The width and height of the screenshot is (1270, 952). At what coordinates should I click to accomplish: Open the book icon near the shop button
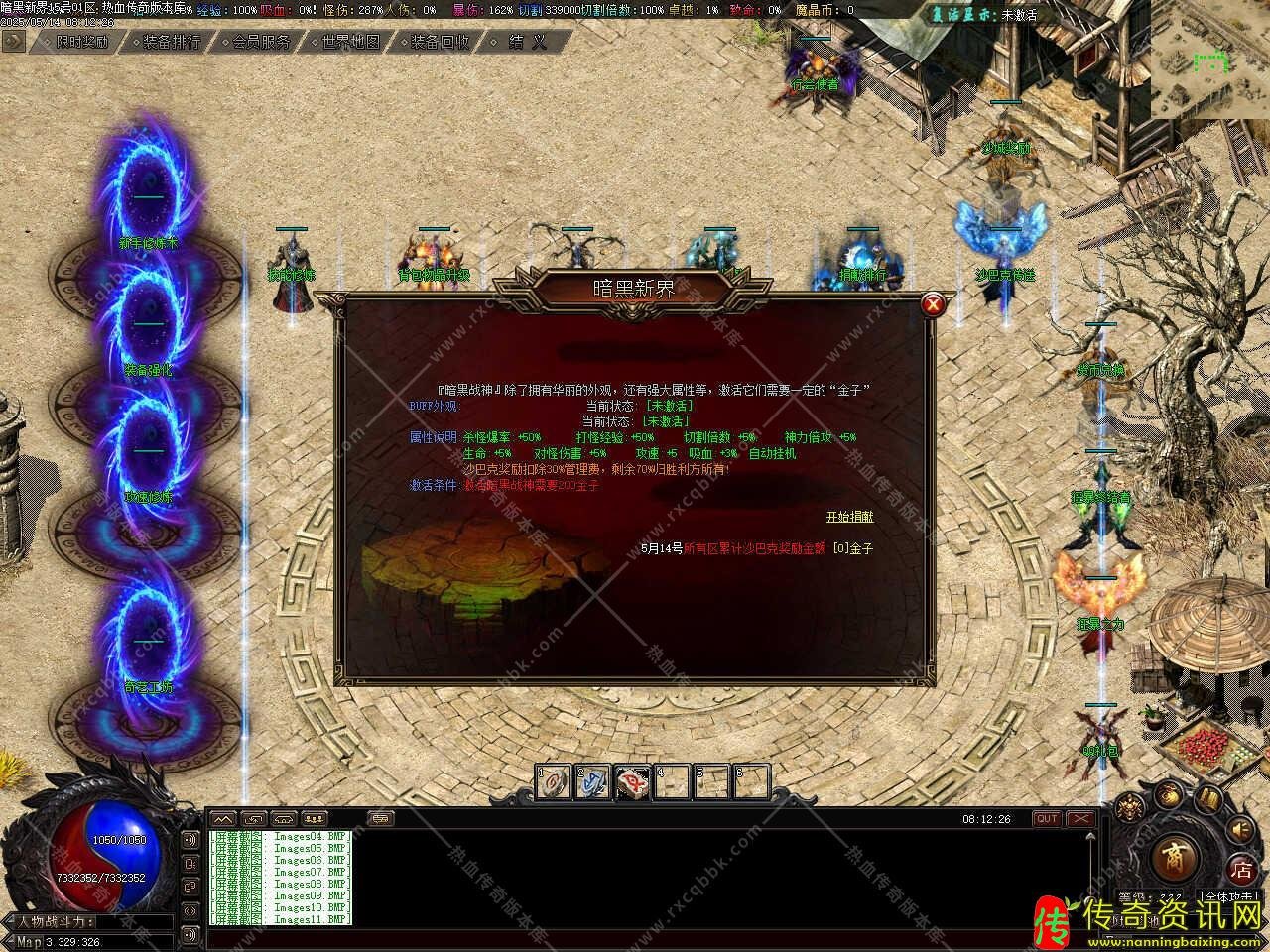click(x=1207, y=798)
